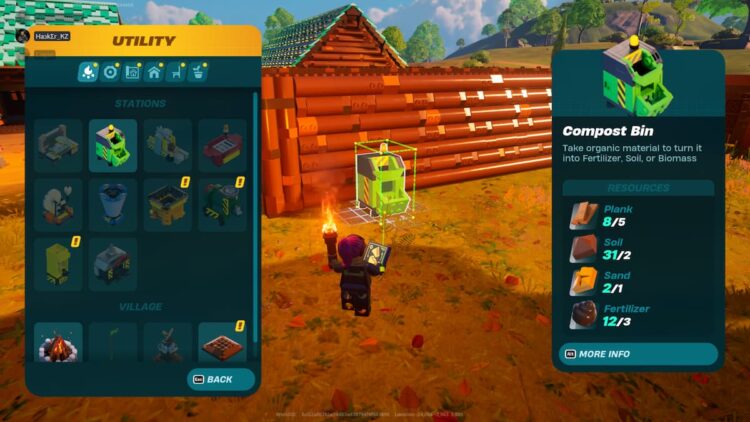Choose the crafting bench station tile
Image resolution: width=750 pixels, height=422 pixels.
pos(58,146)
